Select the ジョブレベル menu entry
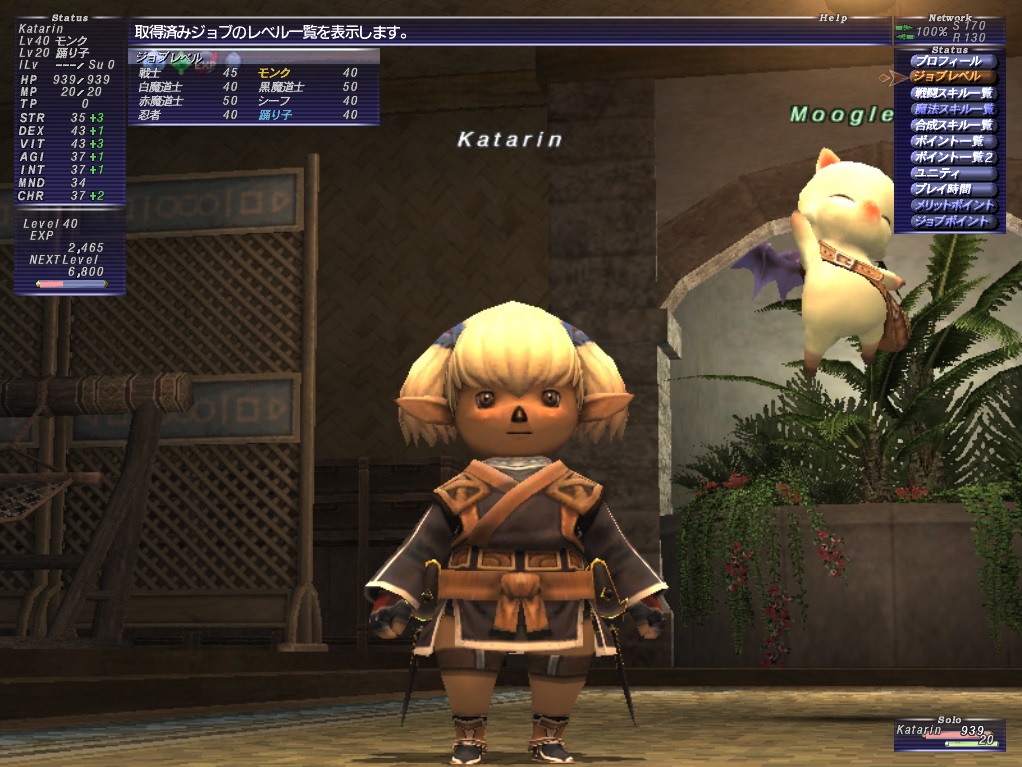1022x767 pixels. click(953, 77)
